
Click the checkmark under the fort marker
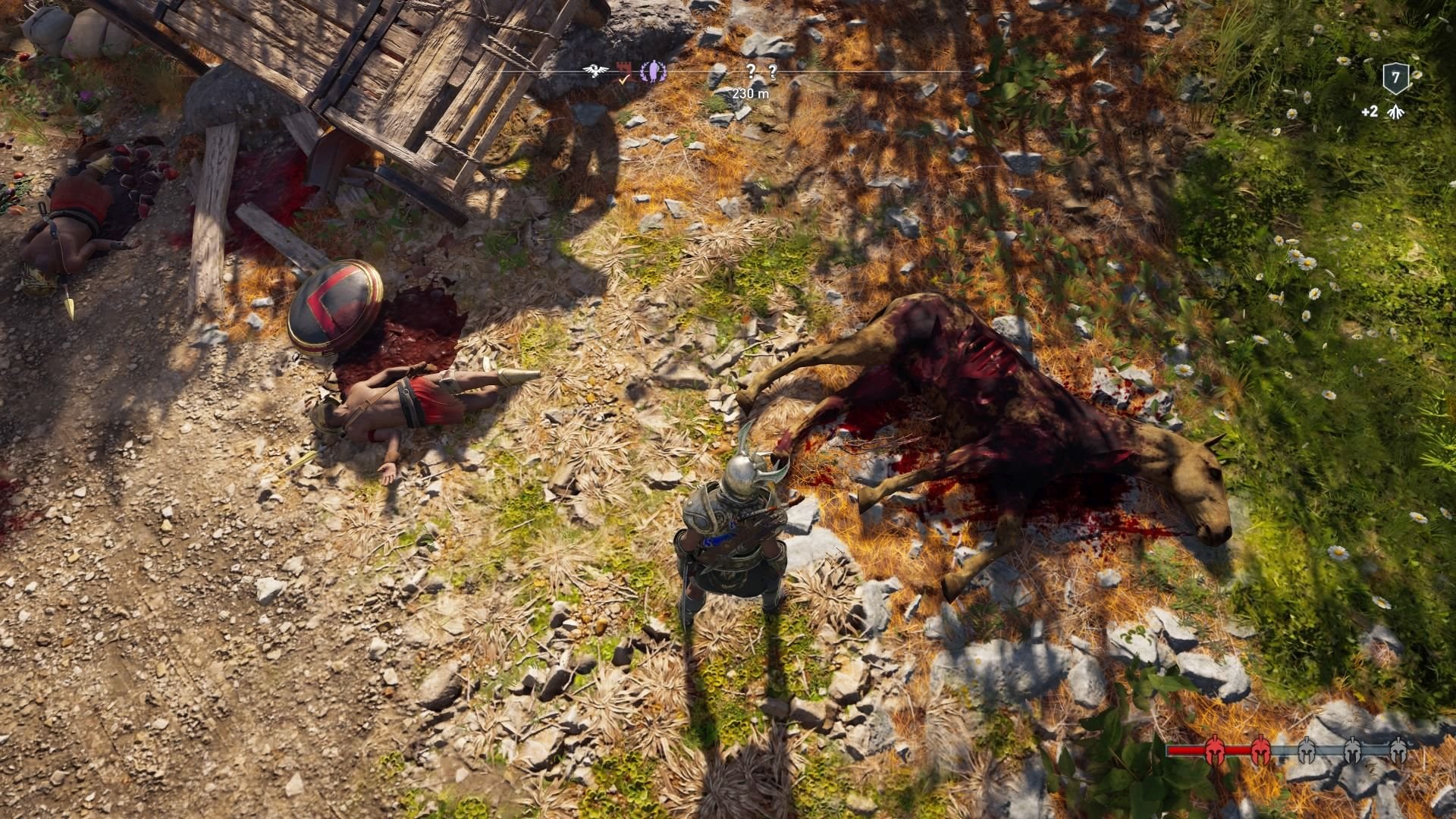(x=623, y=80)
